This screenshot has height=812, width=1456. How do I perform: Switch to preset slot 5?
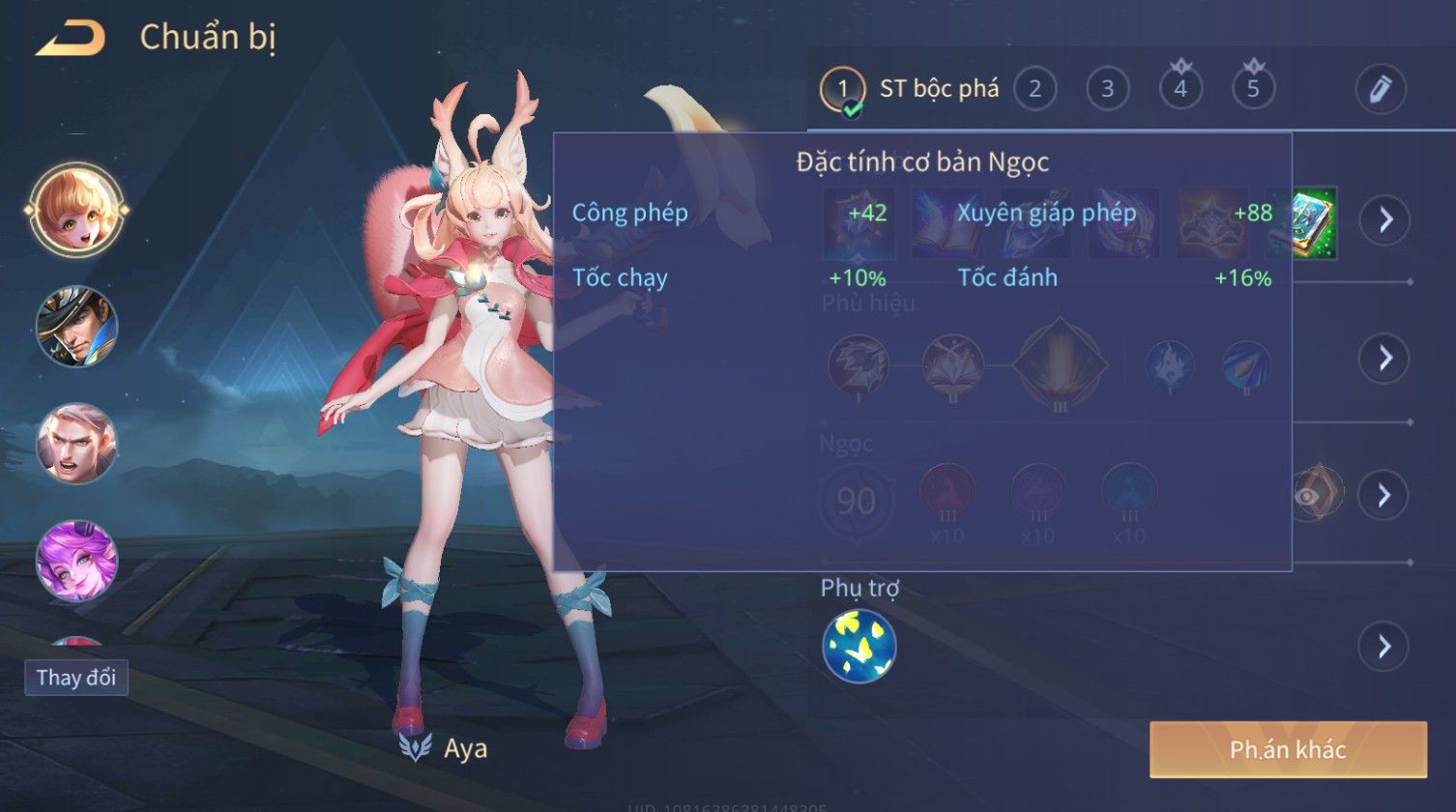tap(1253, 90)
